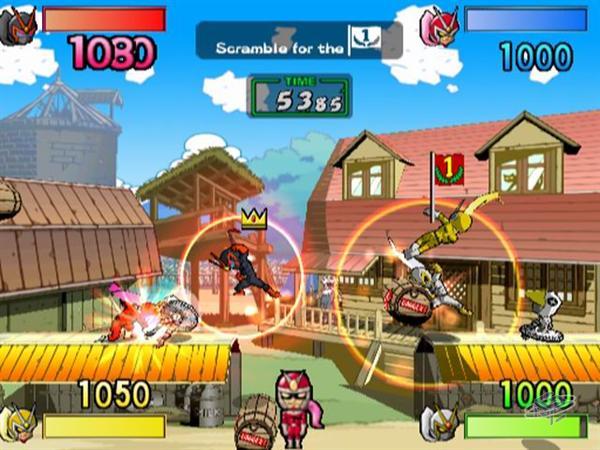600x450 pixels.
Task: Select the yellow helmet player portrait
Action: pyautogui.click(x=18, y=422)
